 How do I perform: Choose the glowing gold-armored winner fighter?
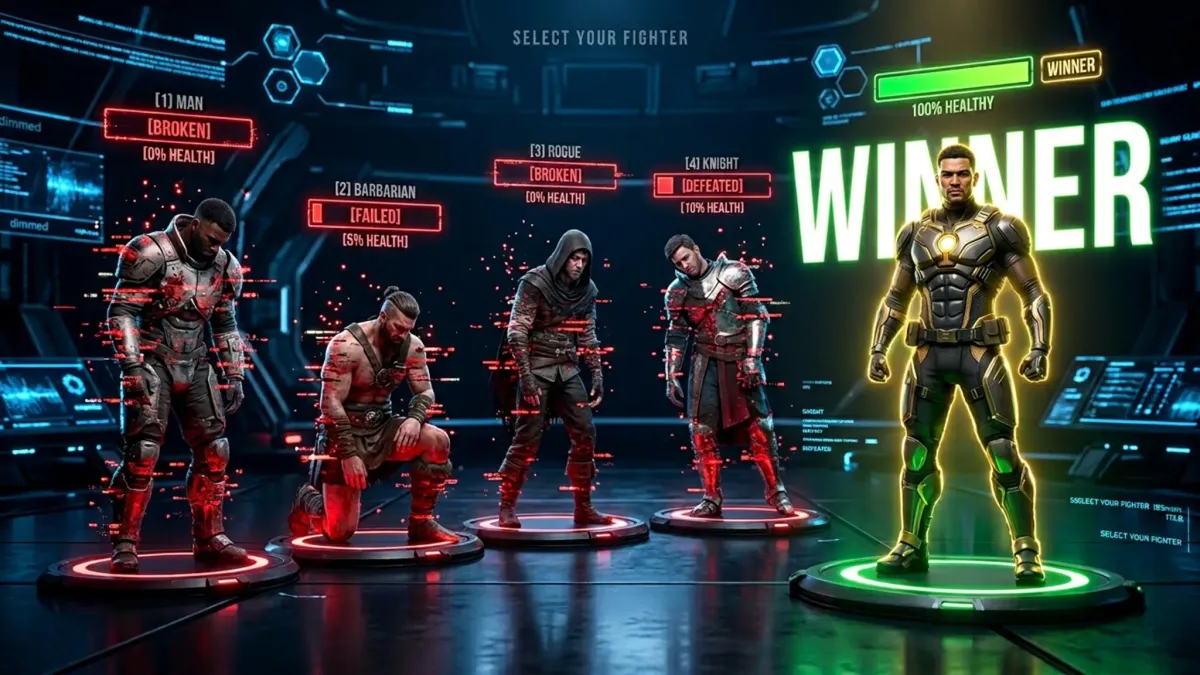[958, 360]
